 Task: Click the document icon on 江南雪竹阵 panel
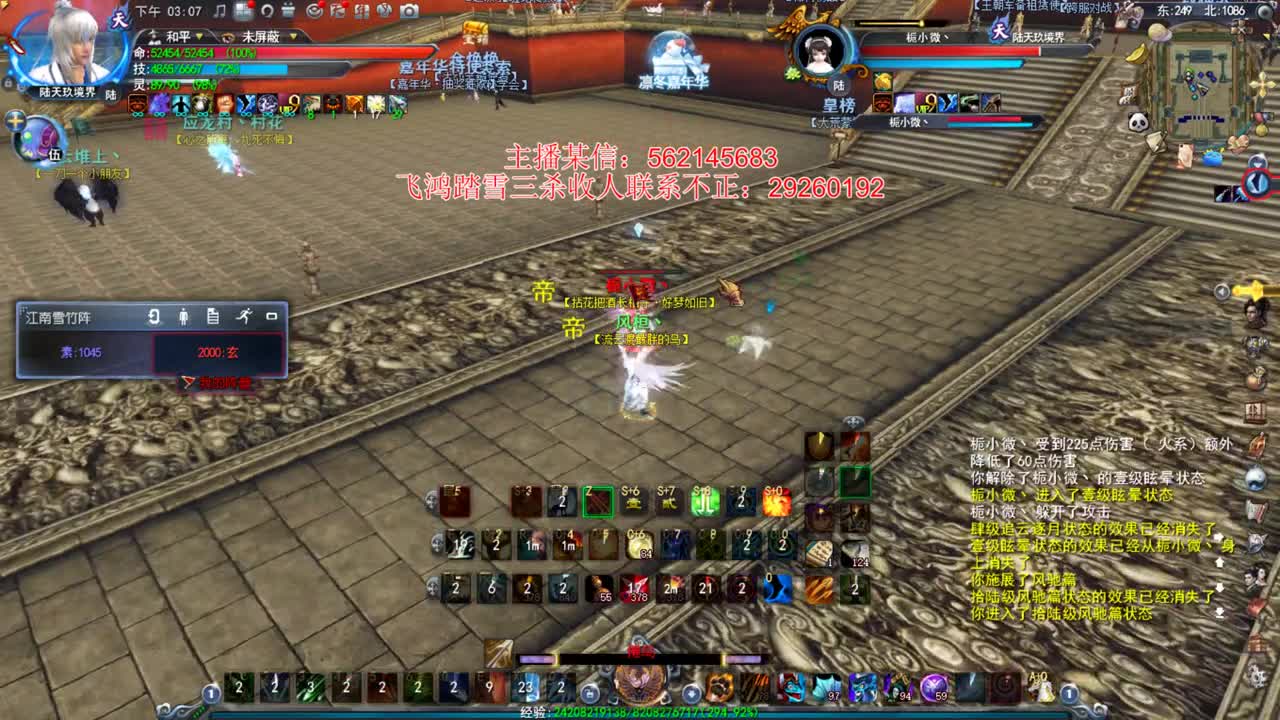(214, 316)
